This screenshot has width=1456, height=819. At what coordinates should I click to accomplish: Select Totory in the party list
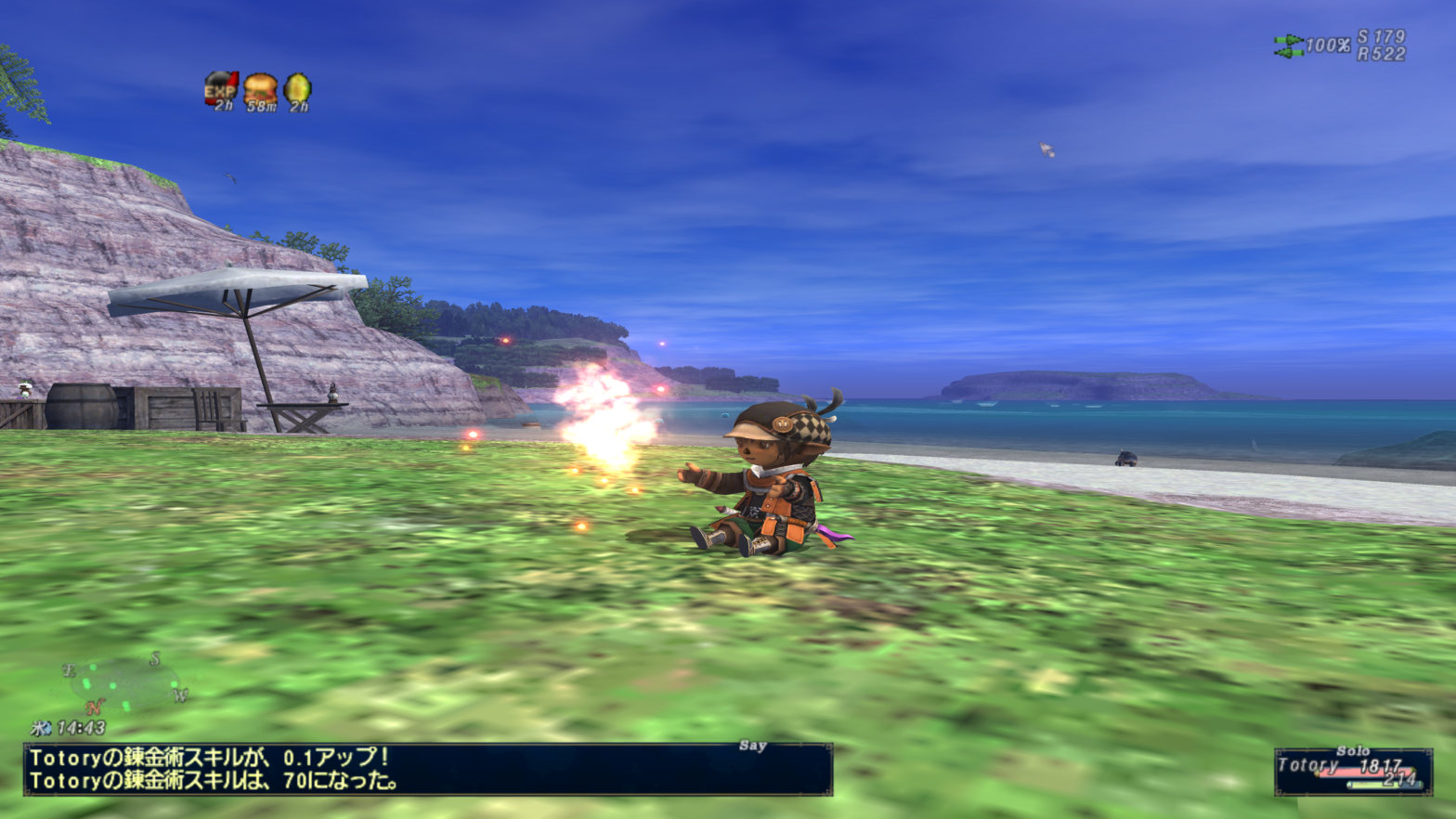click(1352, 769)
